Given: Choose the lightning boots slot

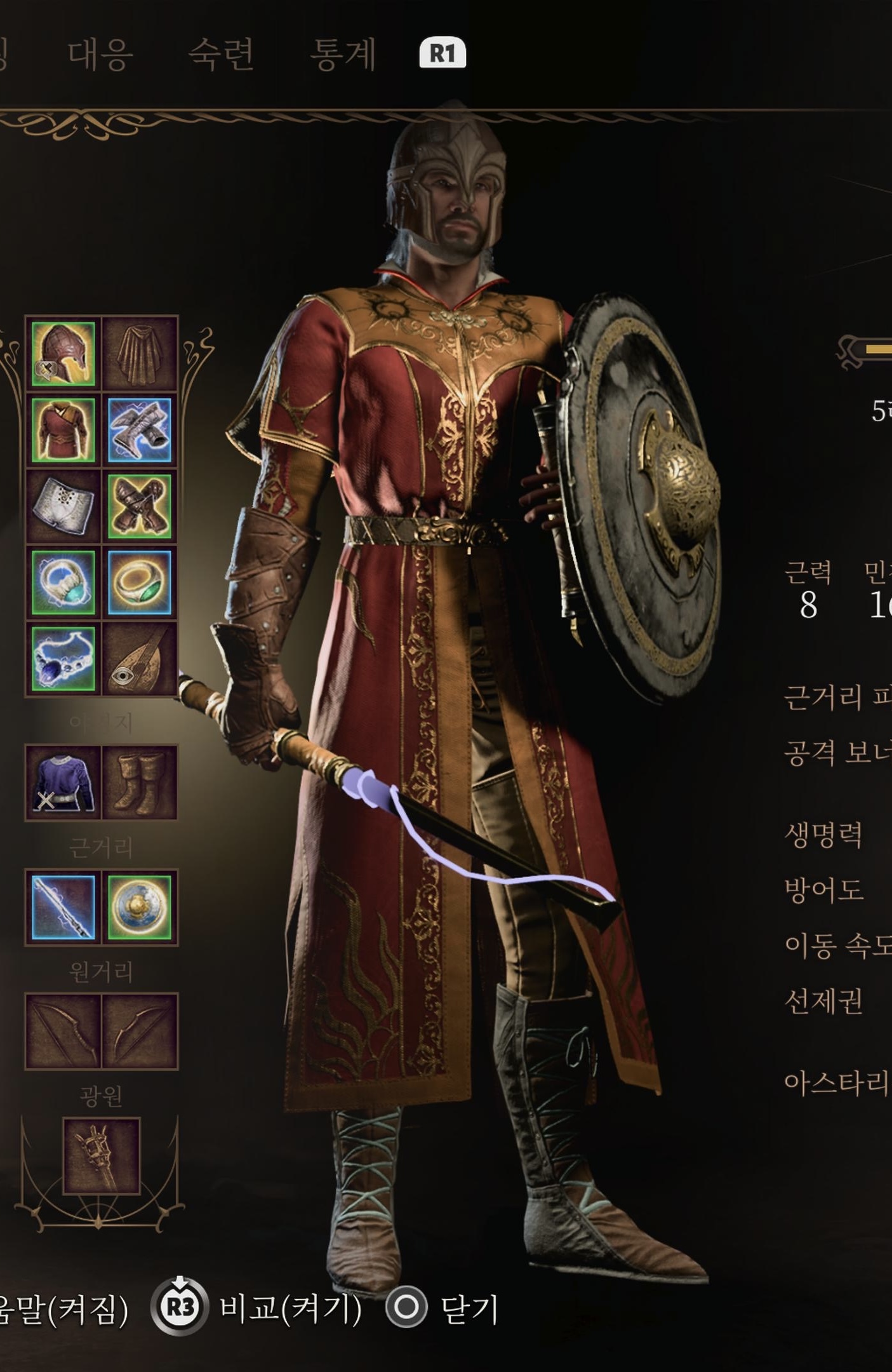Looking at the screenshot, I should [140, 430].
